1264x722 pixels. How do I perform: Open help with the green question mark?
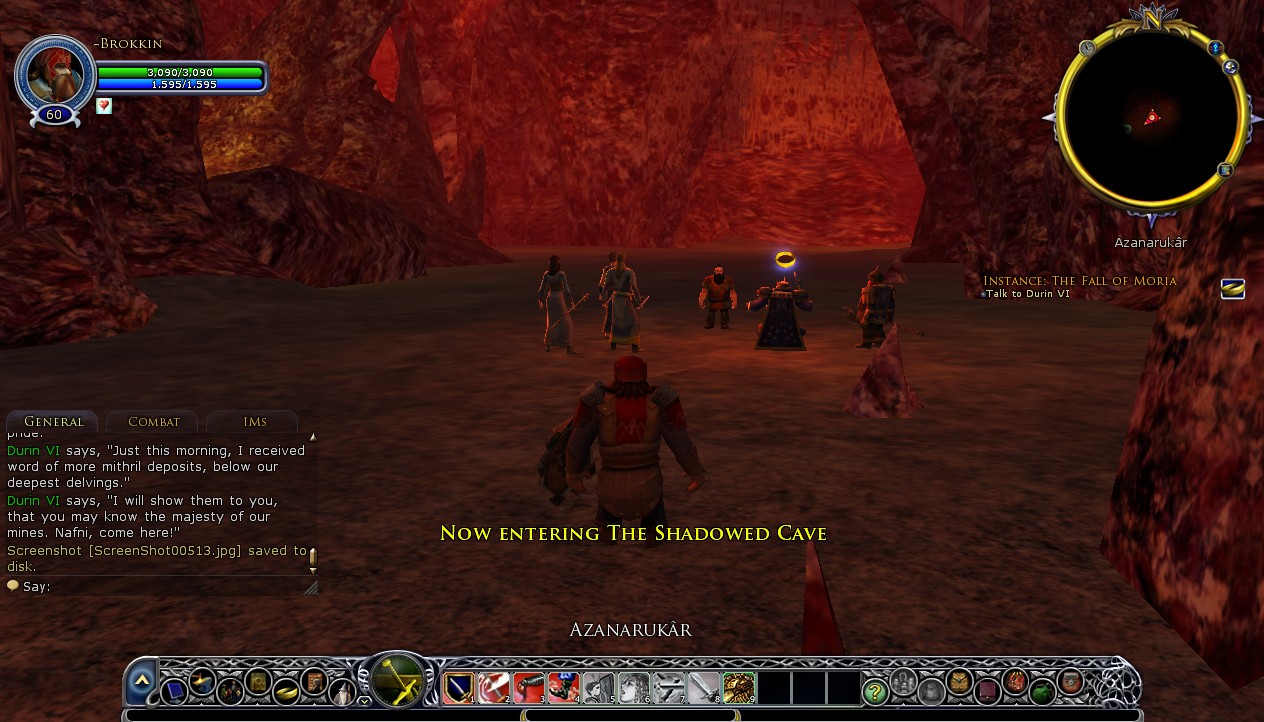pos(875,691)
